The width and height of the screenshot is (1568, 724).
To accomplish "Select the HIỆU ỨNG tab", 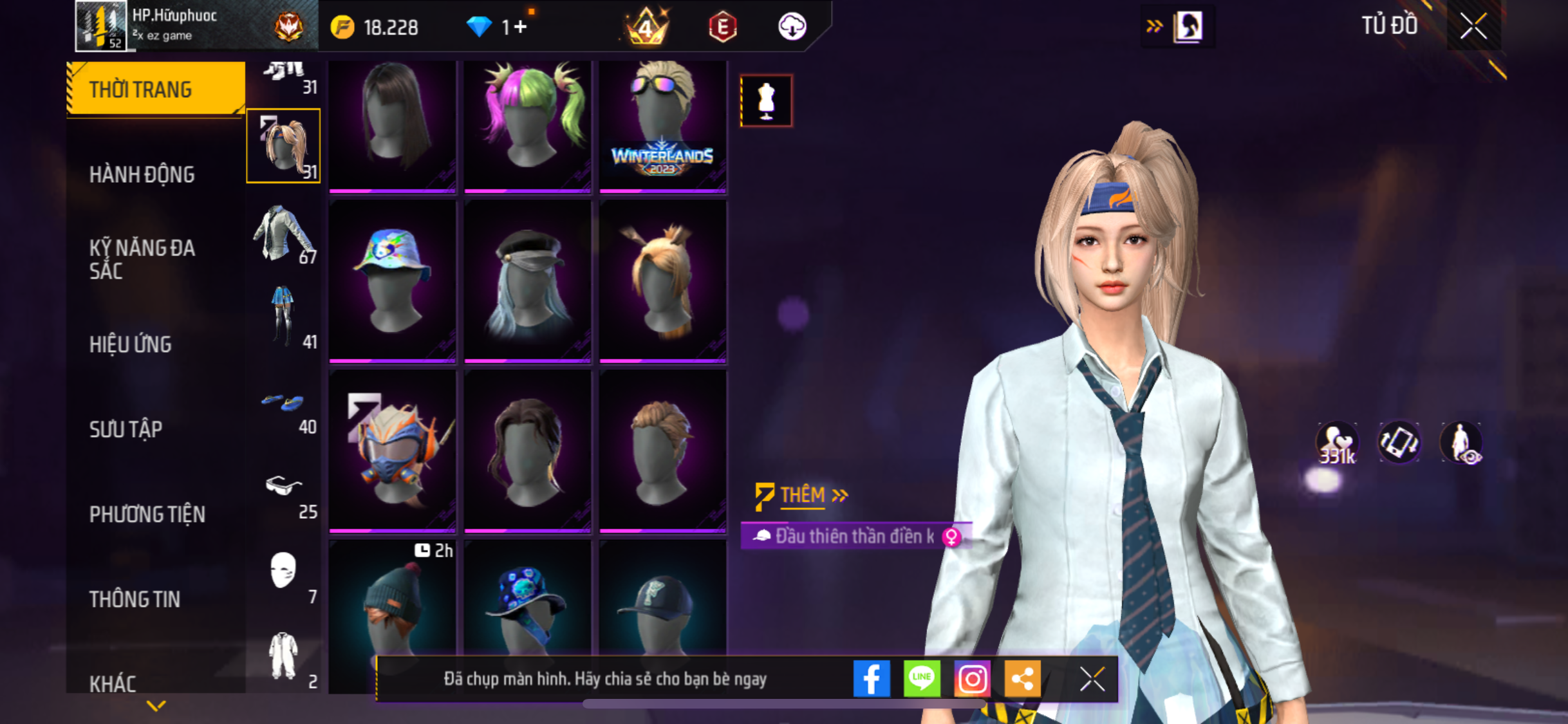I will 131,344.
